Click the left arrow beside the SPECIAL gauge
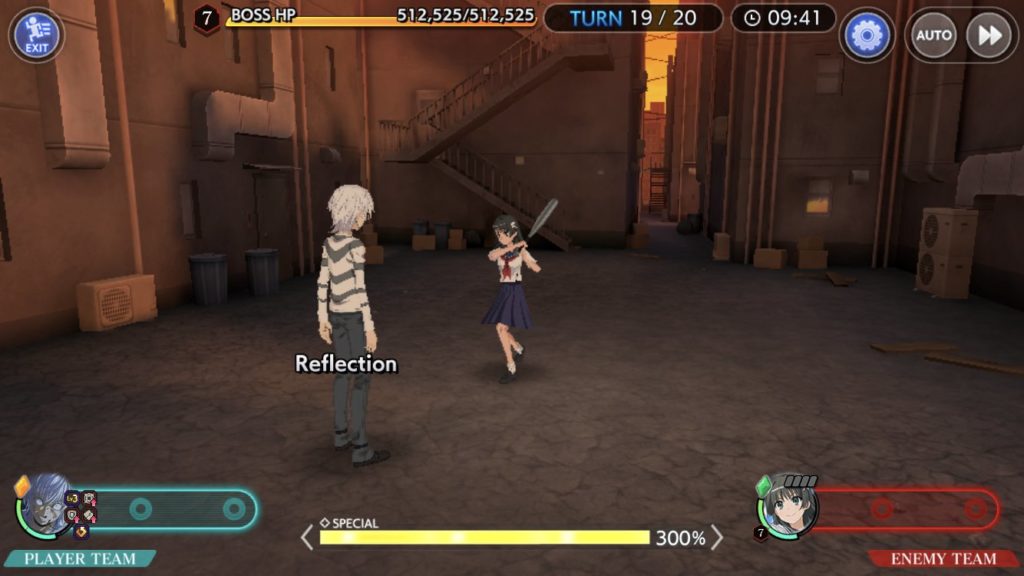1024x576 pixels. click(x=307, y=538)
